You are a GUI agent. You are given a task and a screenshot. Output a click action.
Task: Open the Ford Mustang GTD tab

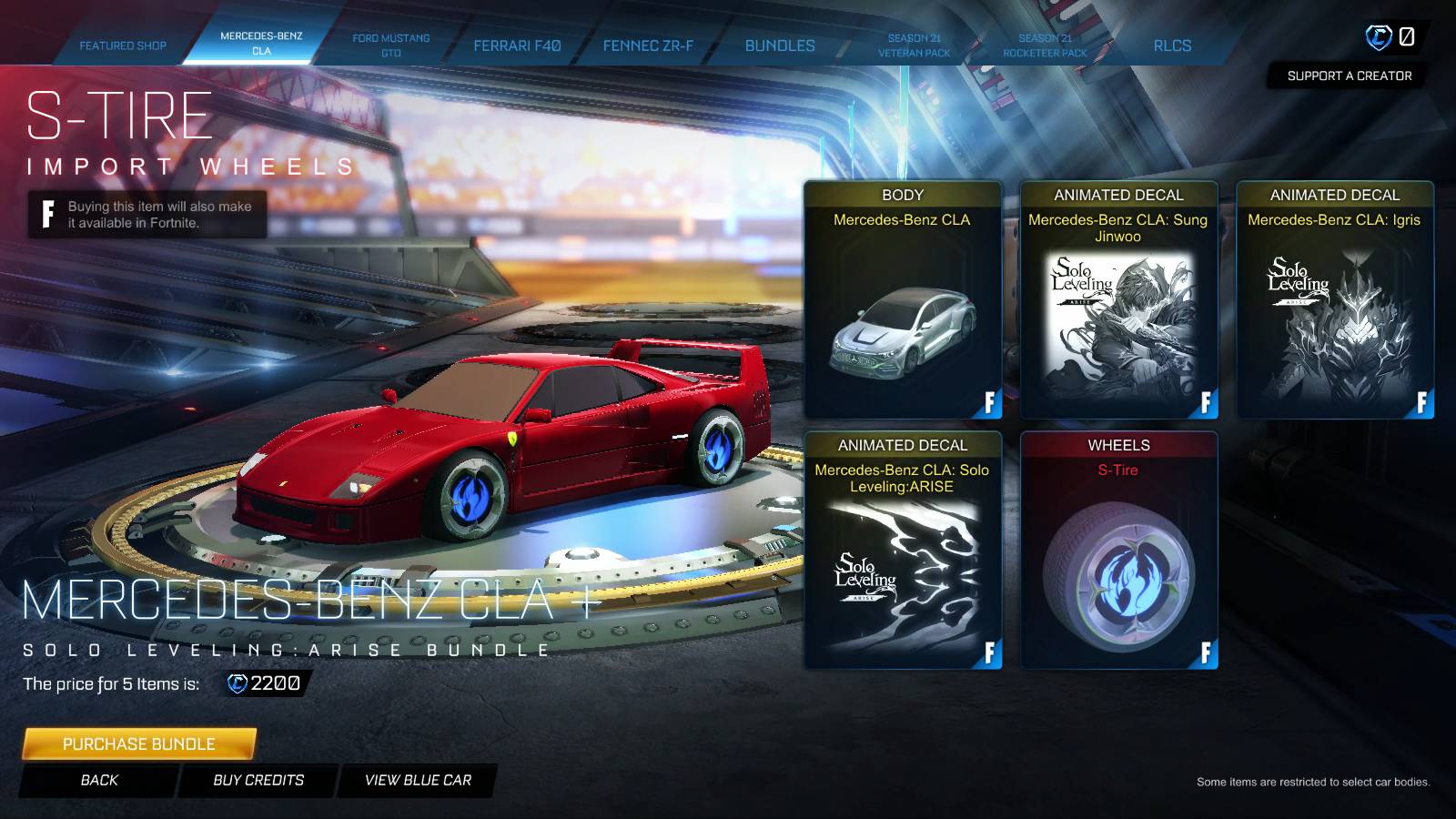391,45
